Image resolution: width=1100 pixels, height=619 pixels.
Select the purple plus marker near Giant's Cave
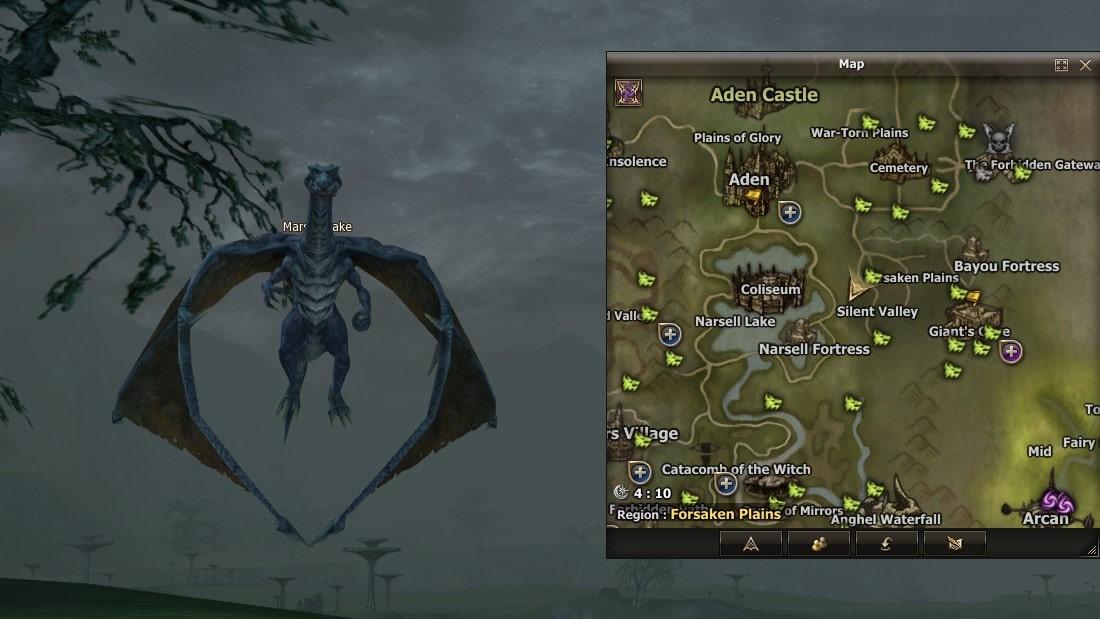pyautogui.click(x=1011, y=351)
